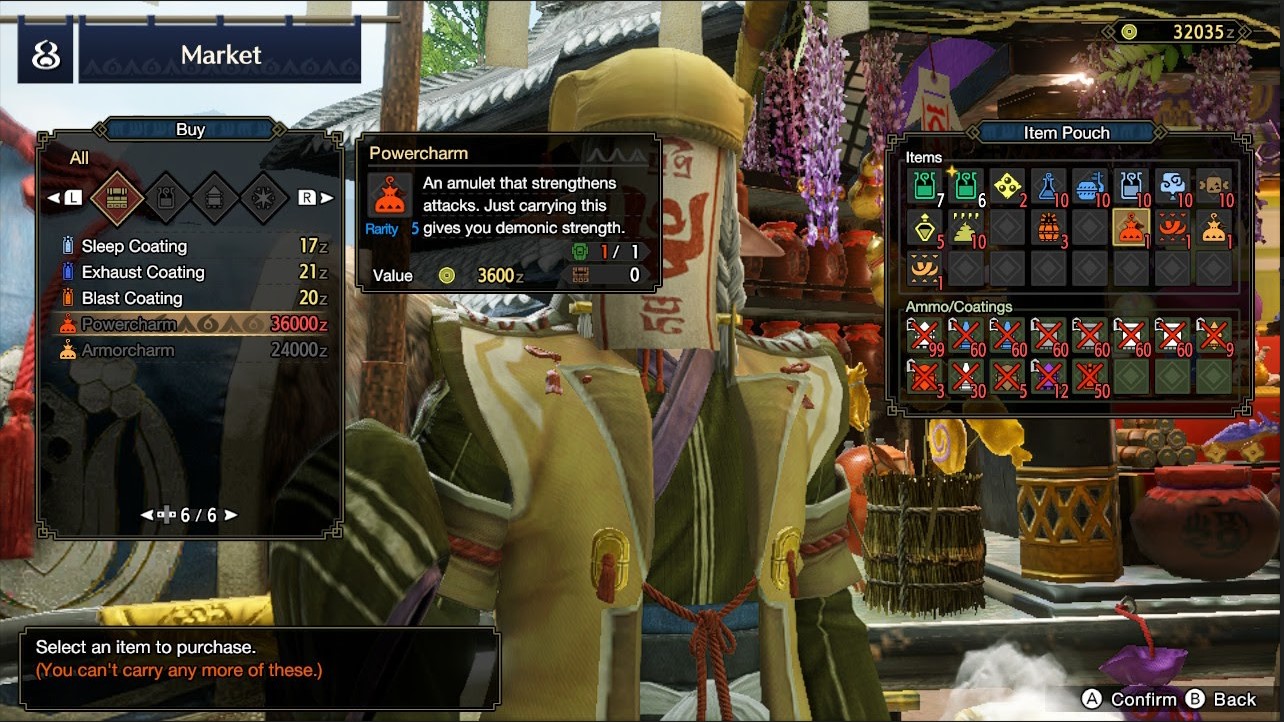
Task: Open the potion jar category tab
Action: pos(167,198)
